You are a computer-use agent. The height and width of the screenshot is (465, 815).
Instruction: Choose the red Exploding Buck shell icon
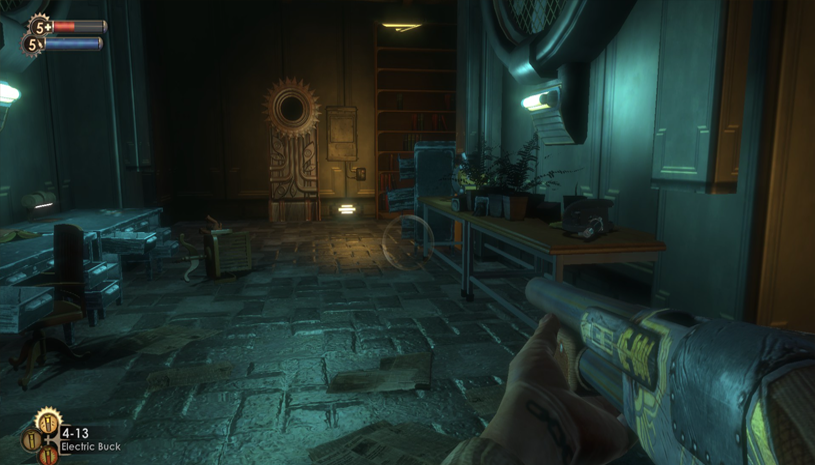pyautogui.click(x=48, y=455)
